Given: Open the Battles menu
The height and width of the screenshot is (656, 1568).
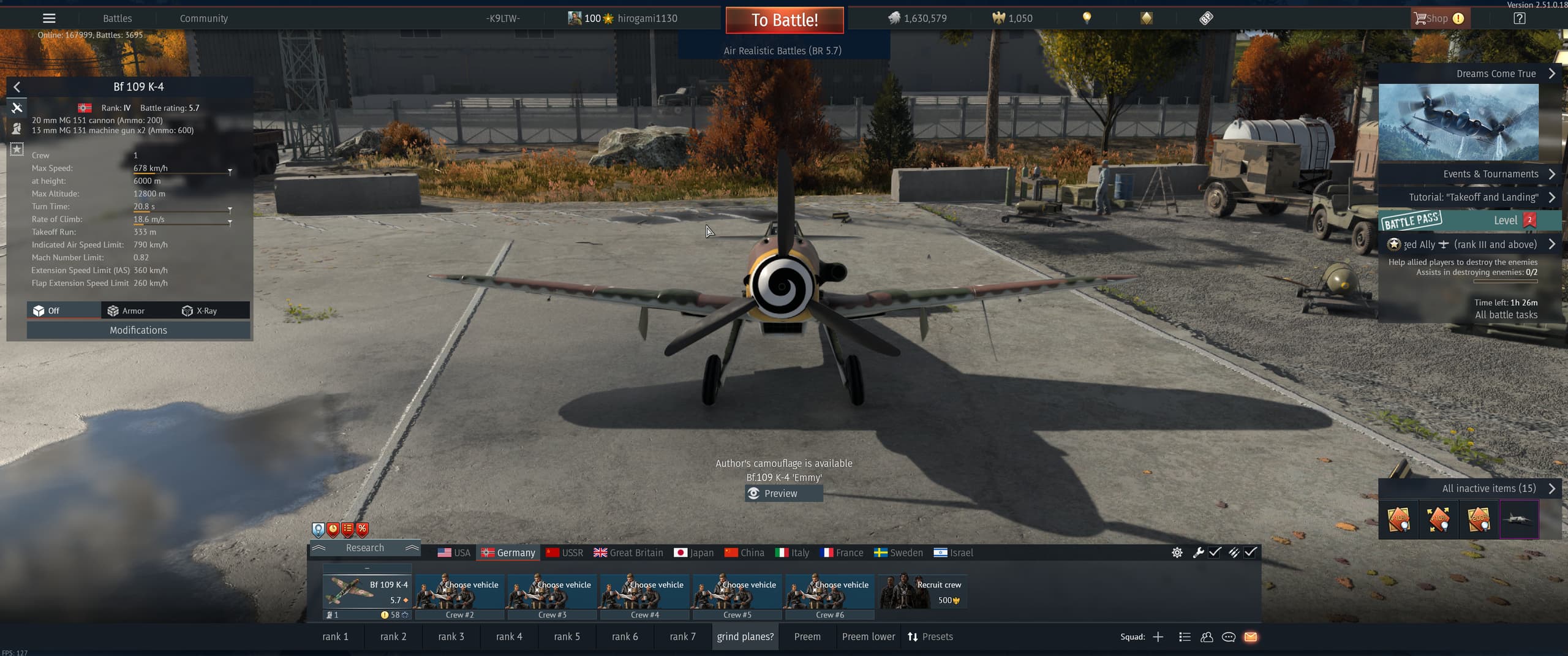Looking at the screenshot, I should pyautogui.click(x=117, y=18).
